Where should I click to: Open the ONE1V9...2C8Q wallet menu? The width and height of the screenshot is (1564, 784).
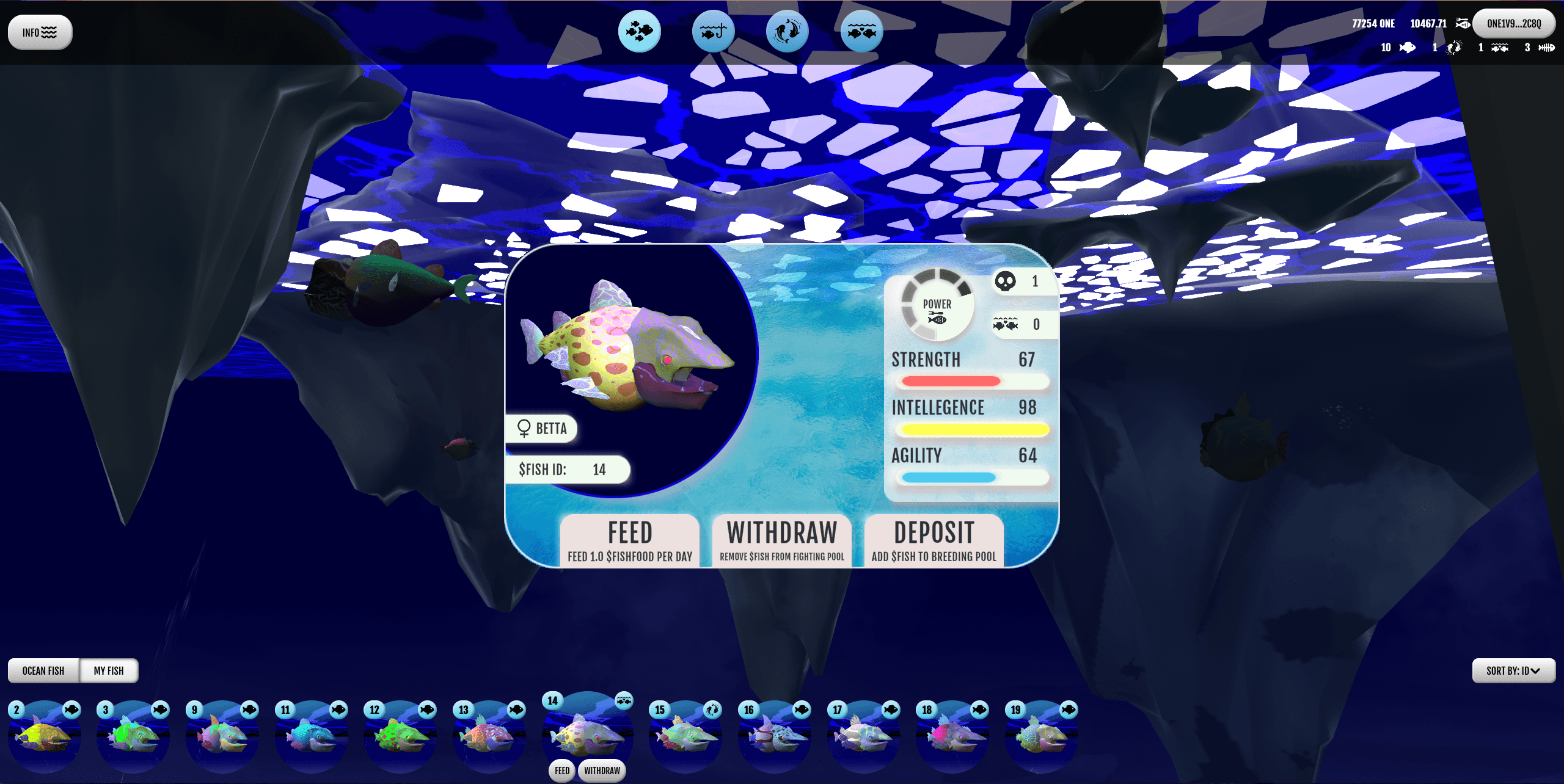(1514, 24)
